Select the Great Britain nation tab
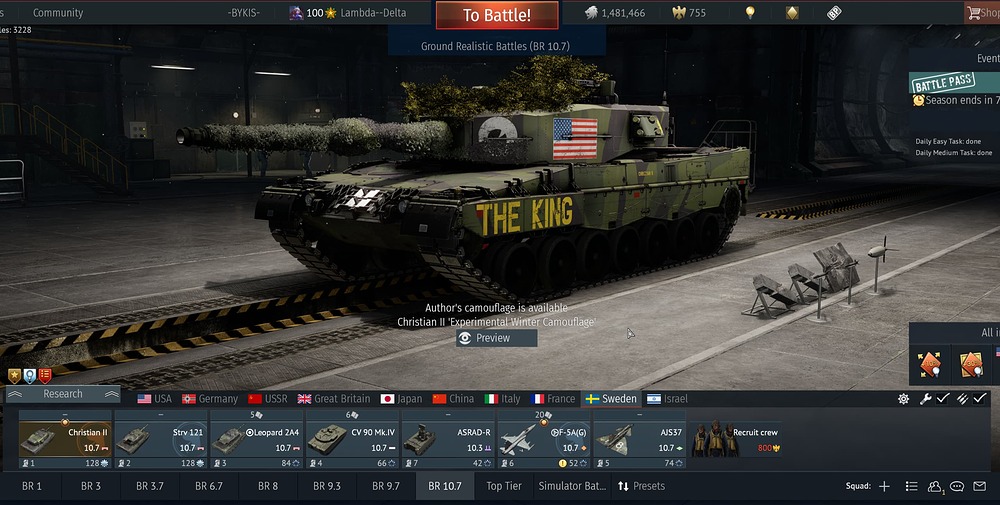 pyautogui.click(x=334, y=398)
